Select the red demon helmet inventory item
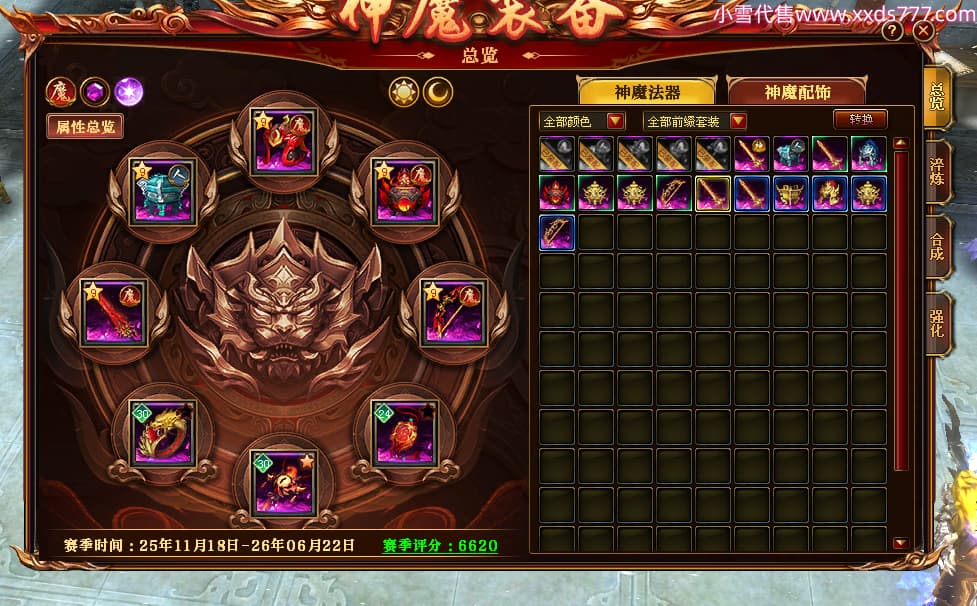 pyautogui.click(x=557, y=193)
